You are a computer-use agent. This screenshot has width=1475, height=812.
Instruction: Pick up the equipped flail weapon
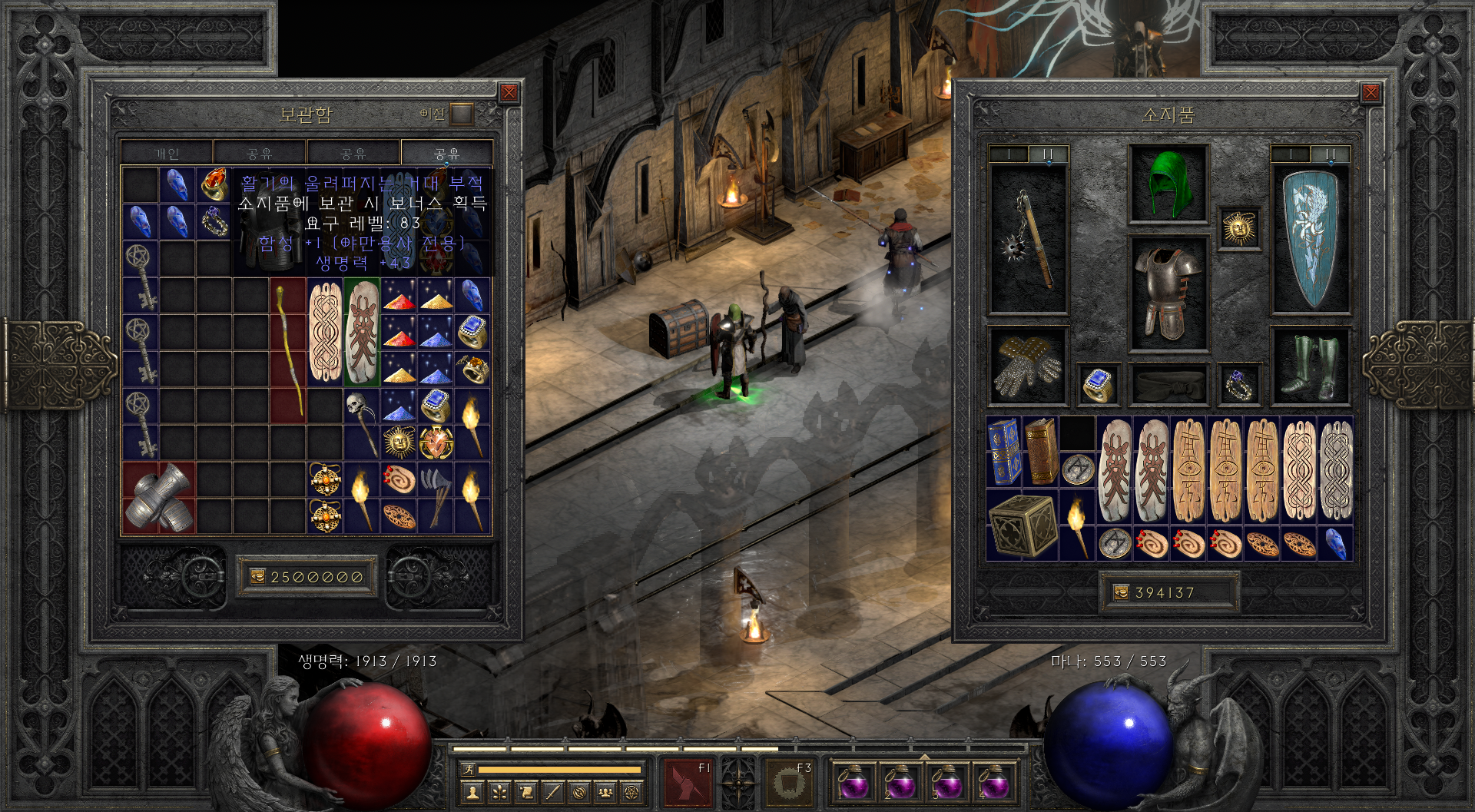[1028, 239]
